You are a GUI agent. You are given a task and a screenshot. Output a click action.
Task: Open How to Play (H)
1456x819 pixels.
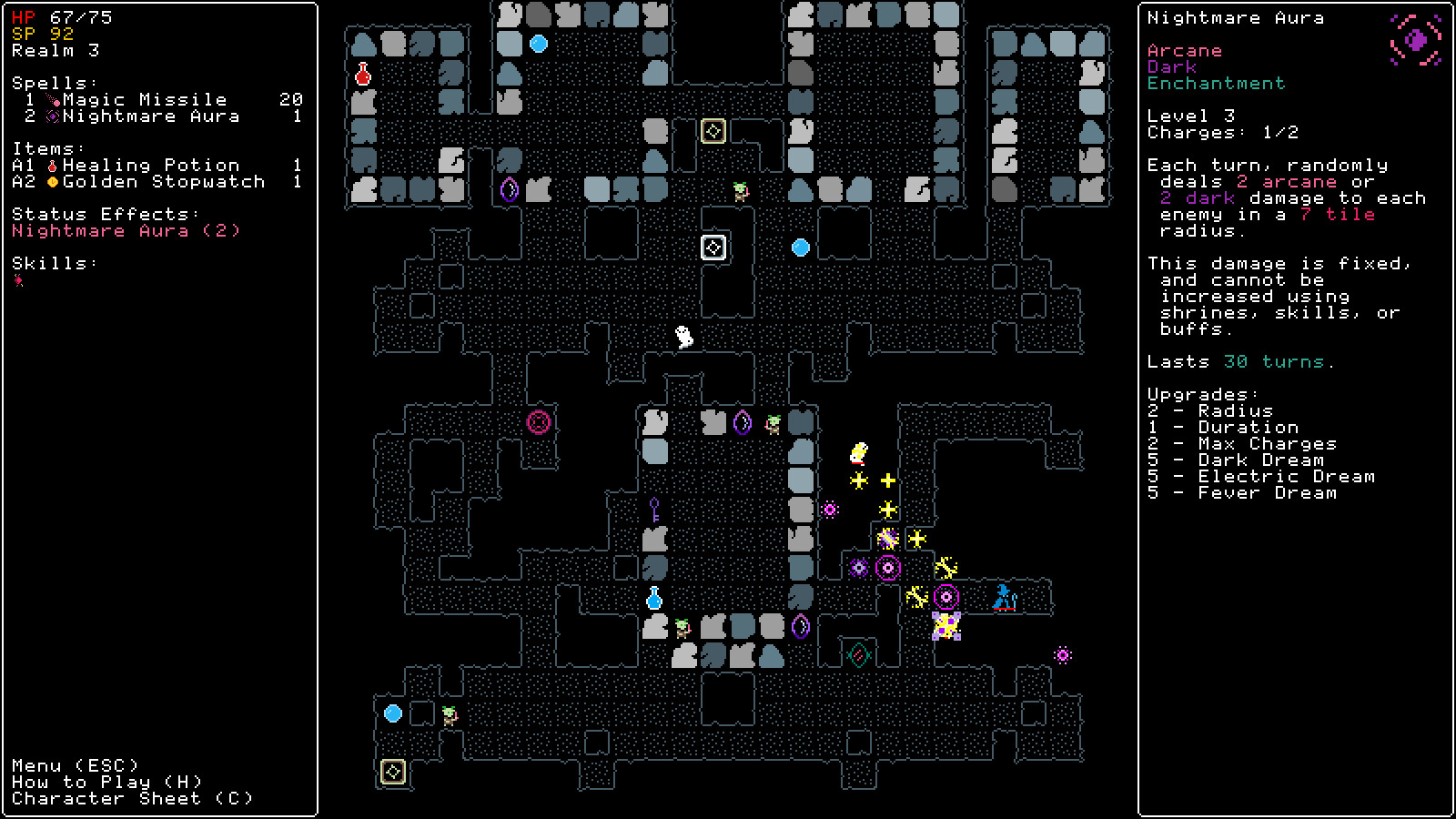click(x=105, y=782)
